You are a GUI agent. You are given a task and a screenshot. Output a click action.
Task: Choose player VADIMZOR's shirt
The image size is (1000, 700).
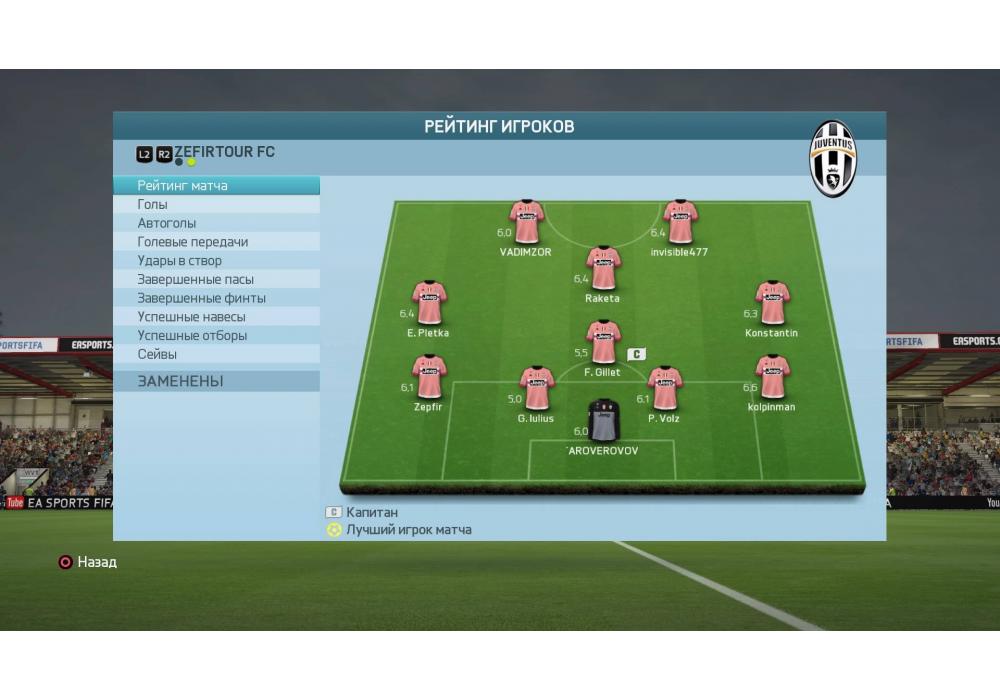[526, 222]
